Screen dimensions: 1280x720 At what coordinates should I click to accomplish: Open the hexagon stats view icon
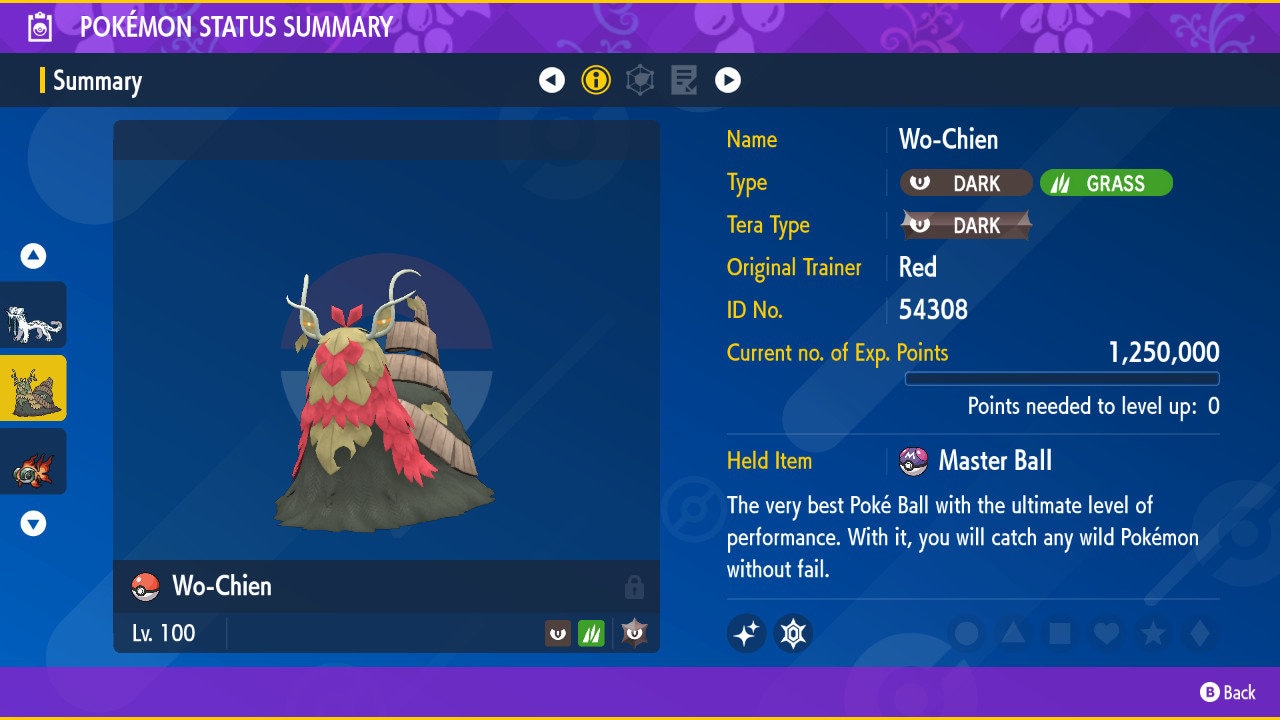pyautogui.click(x=640, y=80)
